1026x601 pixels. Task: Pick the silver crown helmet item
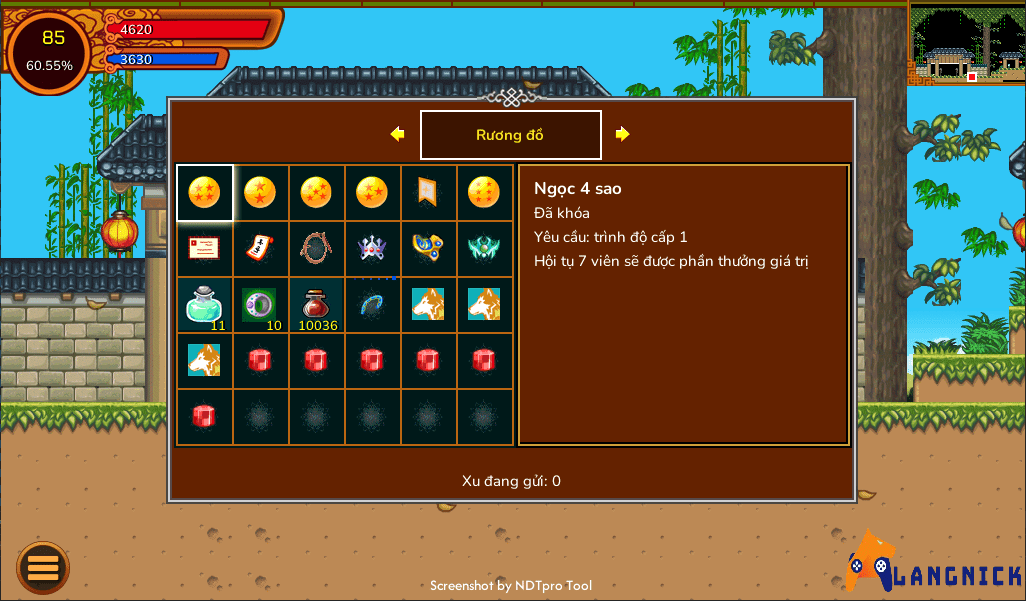pyautogui.click(x=372, y=248)
